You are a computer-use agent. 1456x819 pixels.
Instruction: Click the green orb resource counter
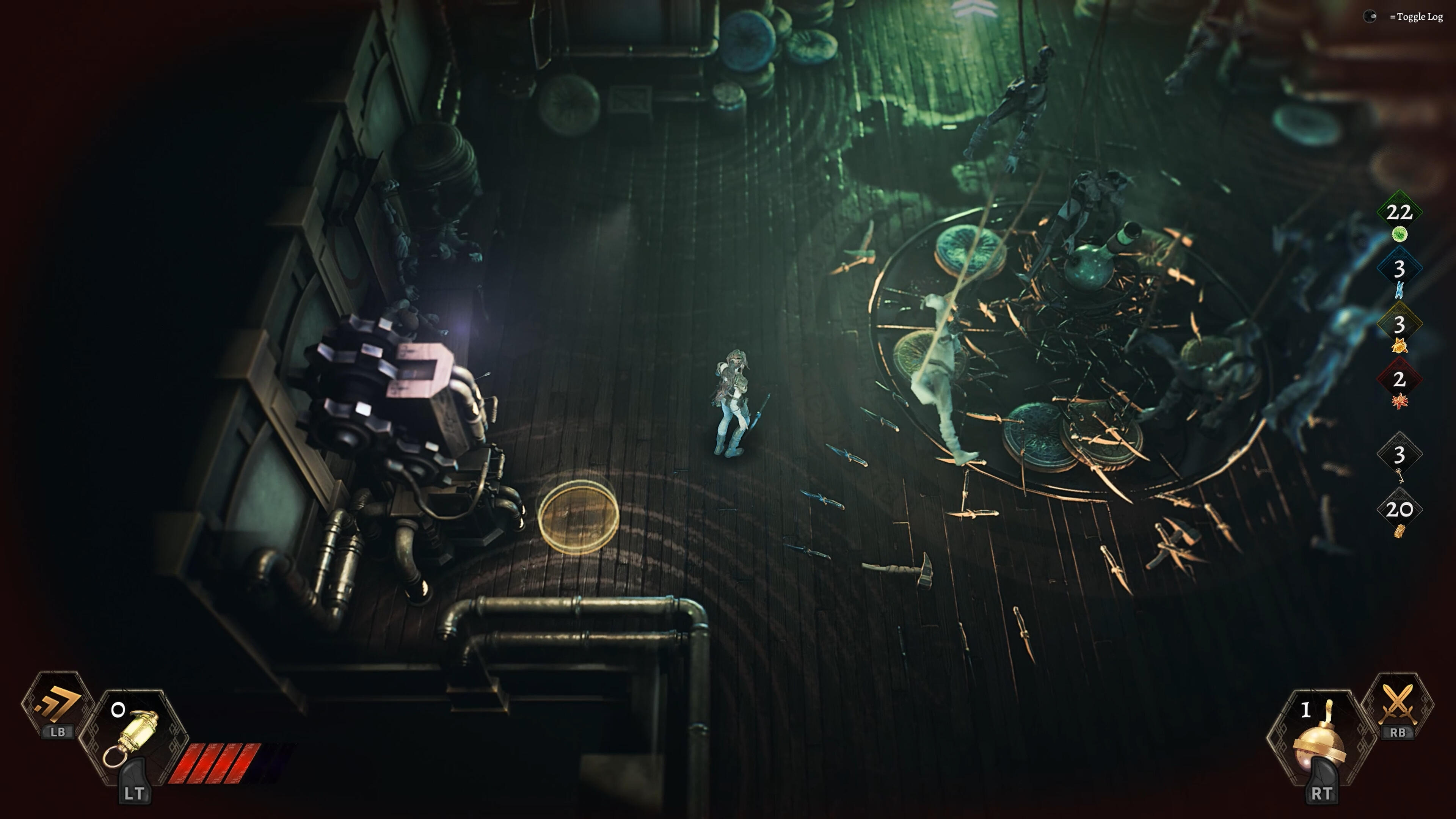[1399, 218]
